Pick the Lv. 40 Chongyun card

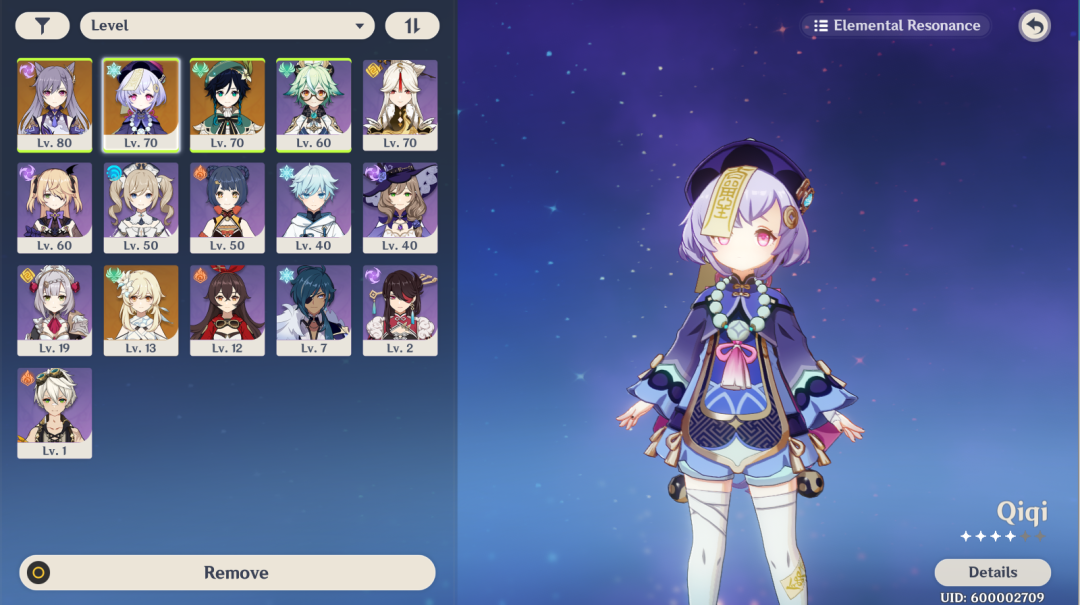(x=314, y=207)
